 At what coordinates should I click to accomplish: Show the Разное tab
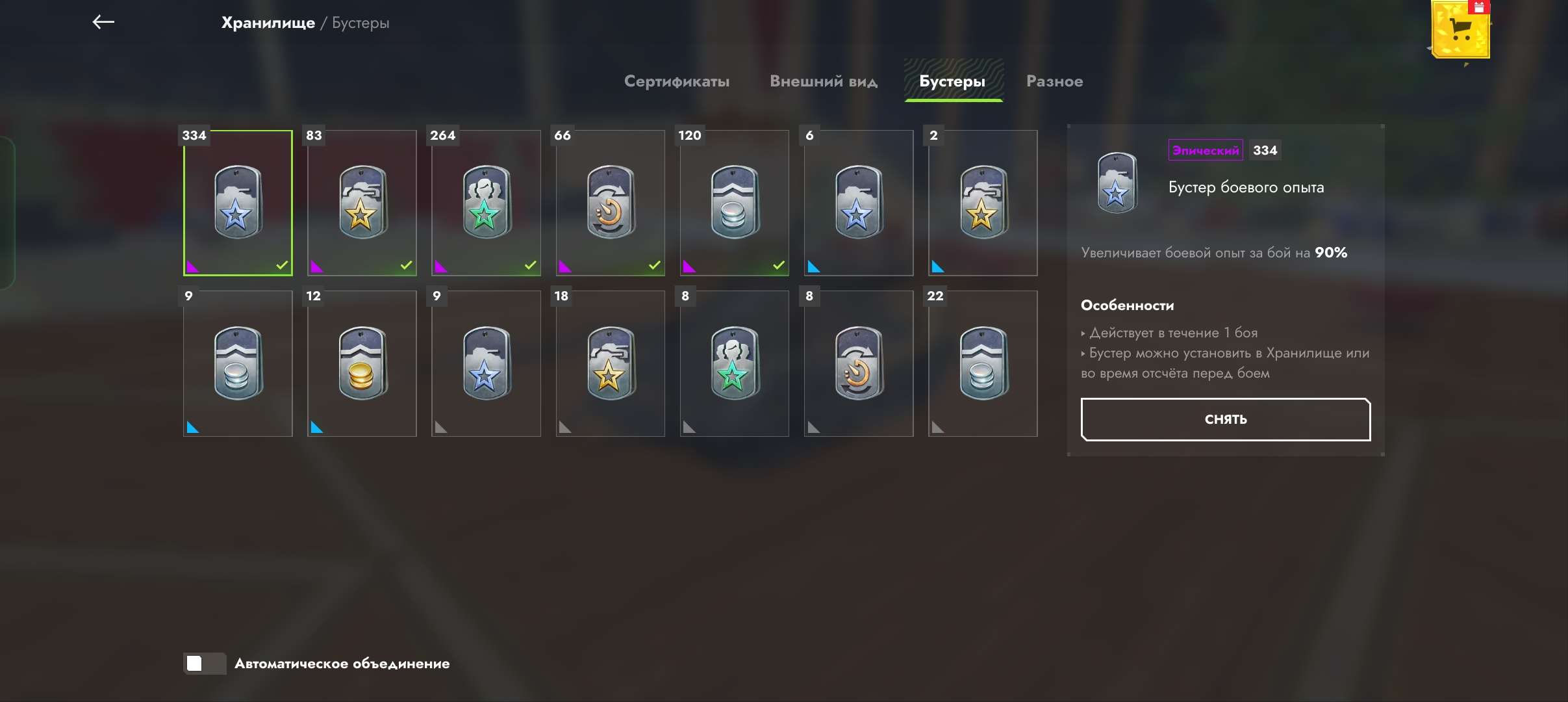click(1054, 81)
